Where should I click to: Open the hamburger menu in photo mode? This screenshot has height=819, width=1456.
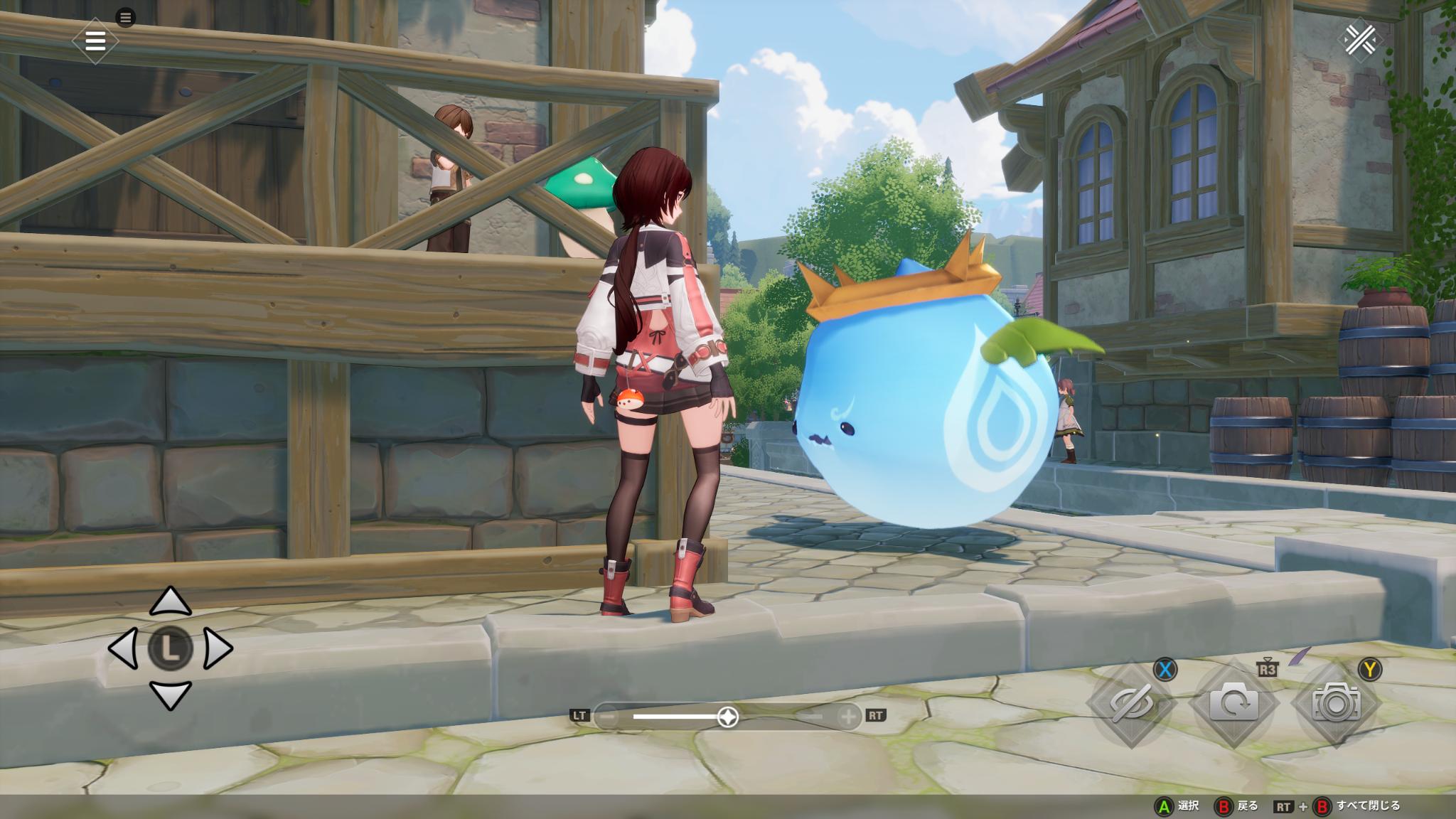click(95, 41)
